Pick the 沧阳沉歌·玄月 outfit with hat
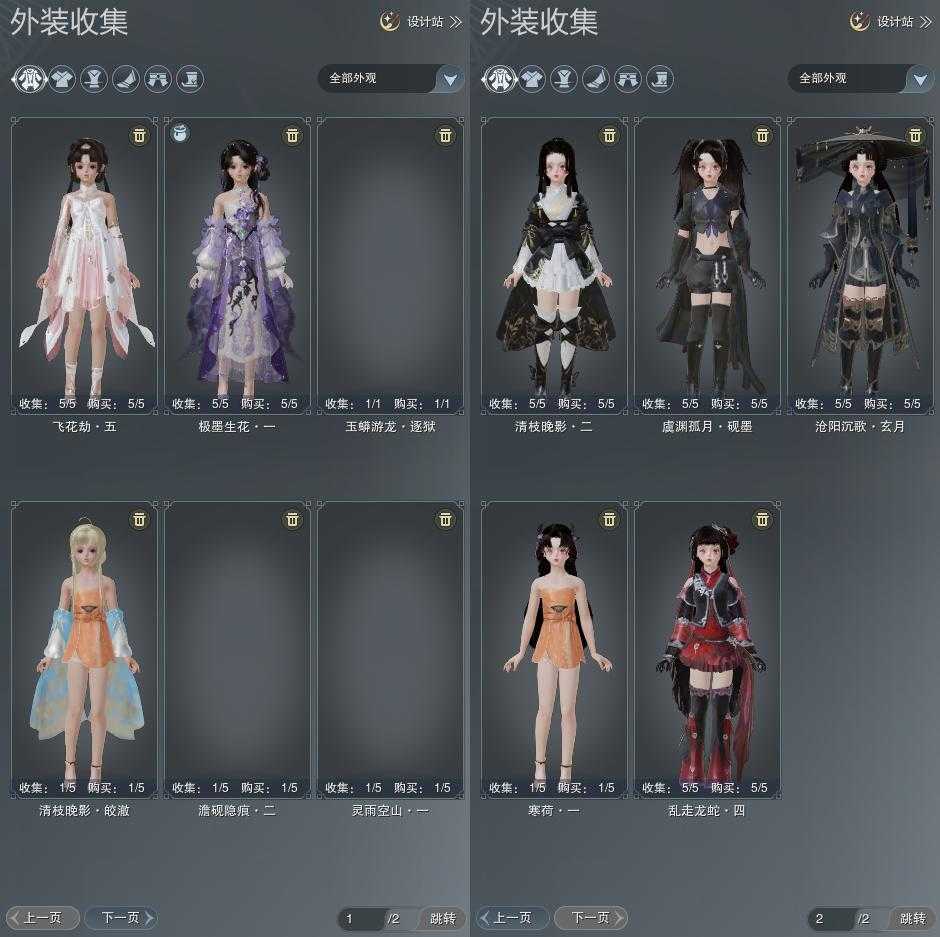 860,265
